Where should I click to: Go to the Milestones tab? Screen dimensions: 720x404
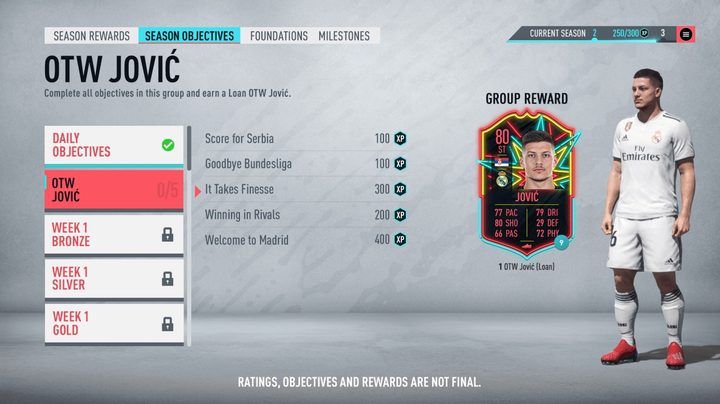coord(344,36)
